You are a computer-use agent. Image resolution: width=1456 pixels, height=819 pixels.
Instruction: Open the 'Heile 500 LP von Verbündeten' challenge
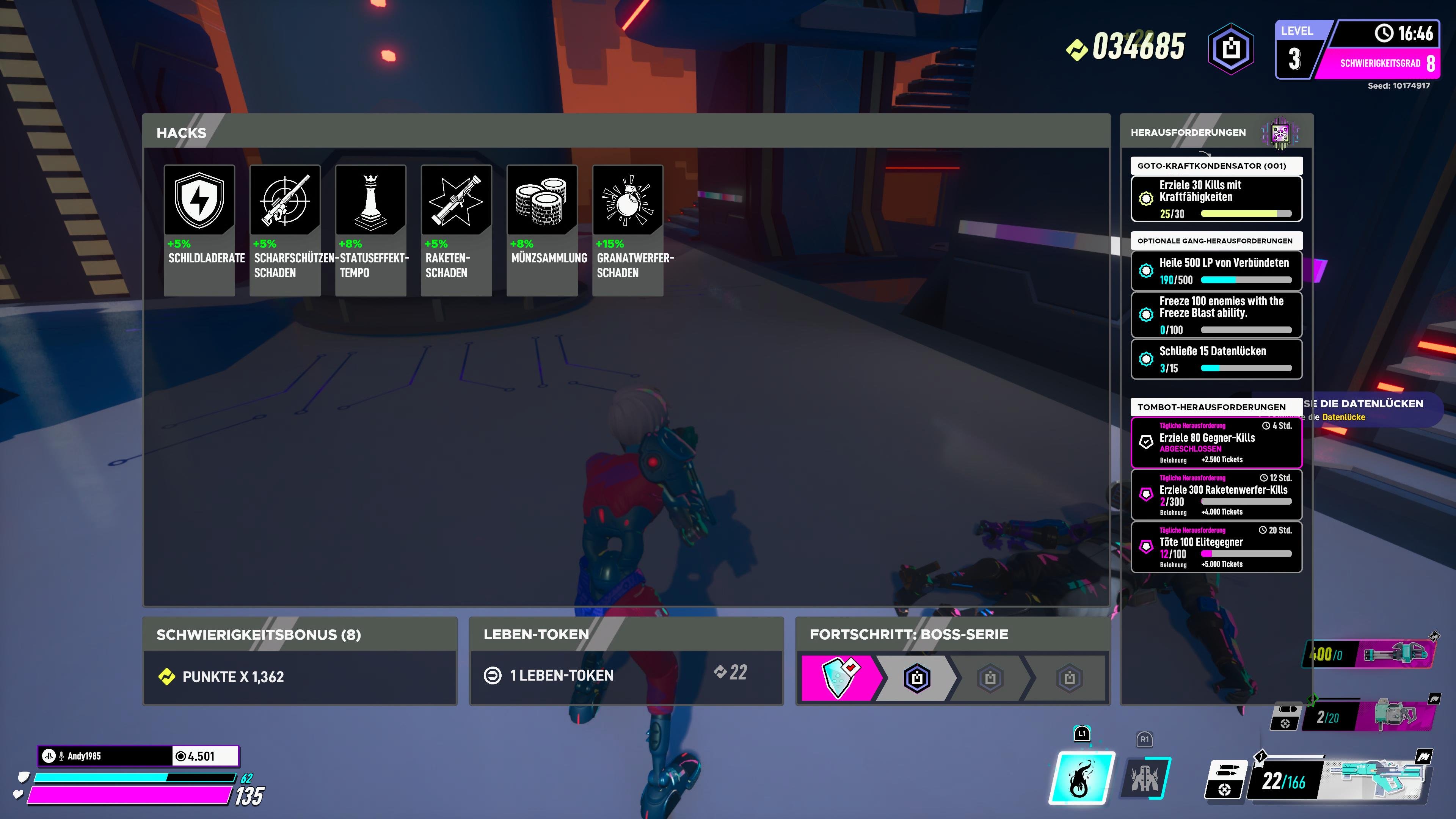click(x=1216, y=271)
